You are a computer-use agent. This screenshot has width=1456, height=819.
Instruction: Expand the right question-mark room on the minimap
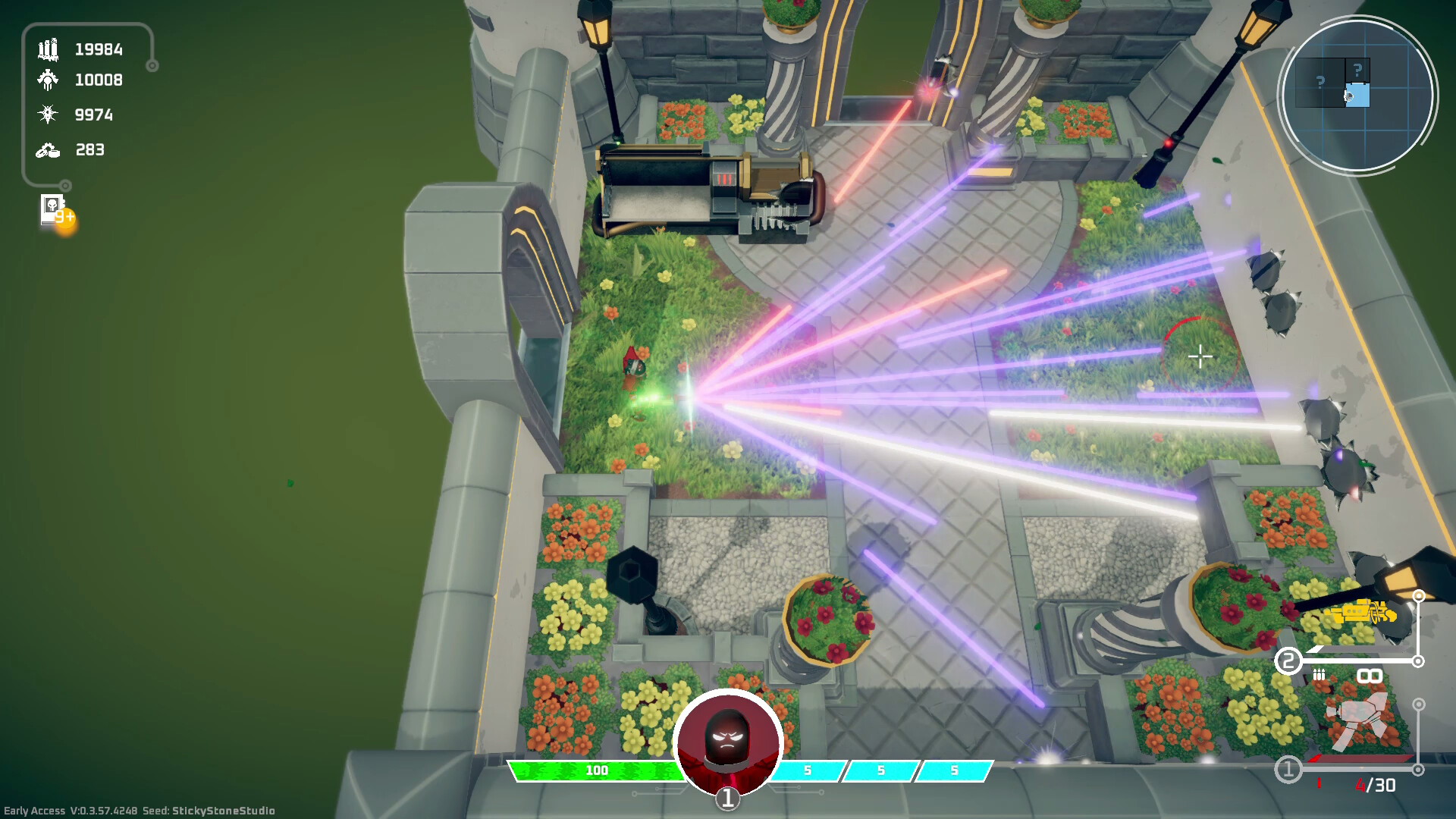[1357, 68]
